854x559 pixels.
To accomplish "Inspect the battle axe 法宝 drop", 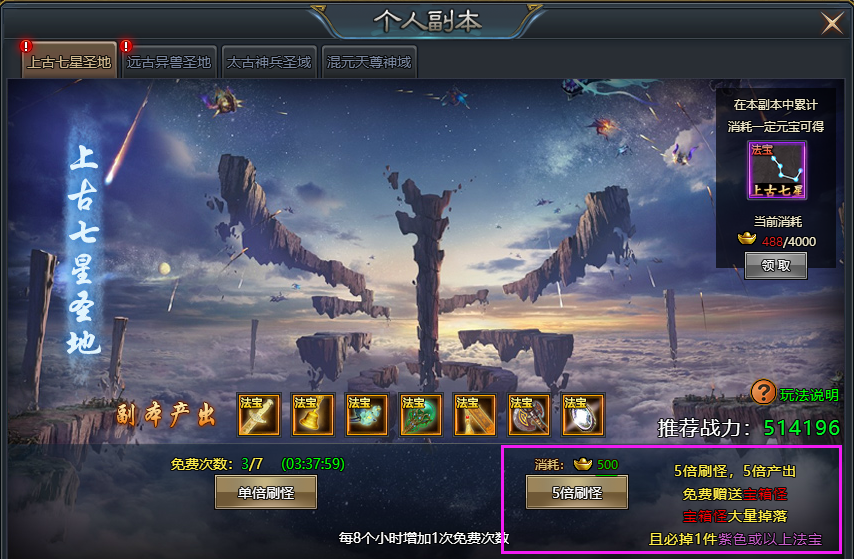I will 529,415.
